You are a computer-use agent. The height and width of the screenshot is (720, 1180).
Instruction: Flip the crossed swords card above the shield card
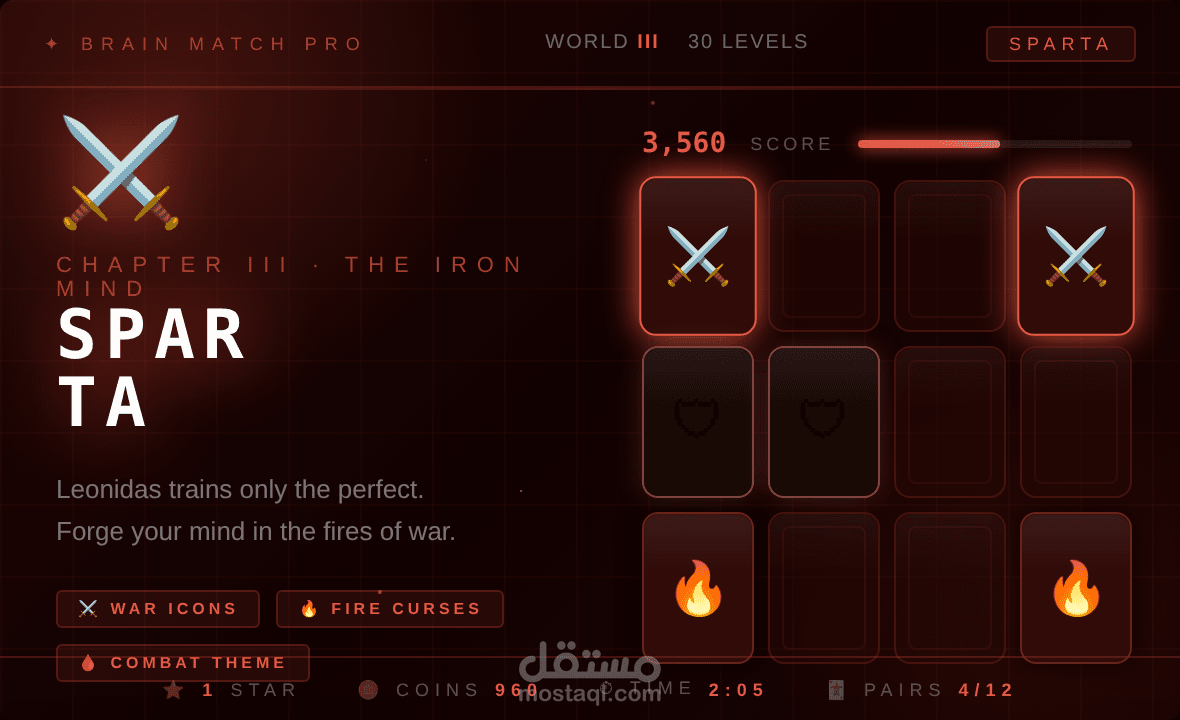(x=698, y=256)
